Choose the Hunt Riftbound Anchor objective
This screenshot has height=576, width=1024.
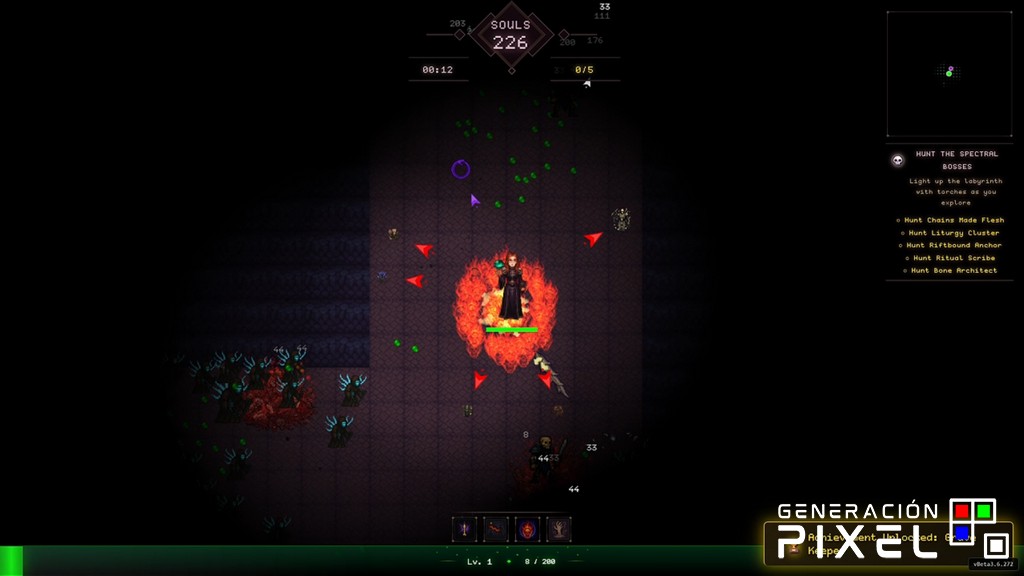(953, 245)
